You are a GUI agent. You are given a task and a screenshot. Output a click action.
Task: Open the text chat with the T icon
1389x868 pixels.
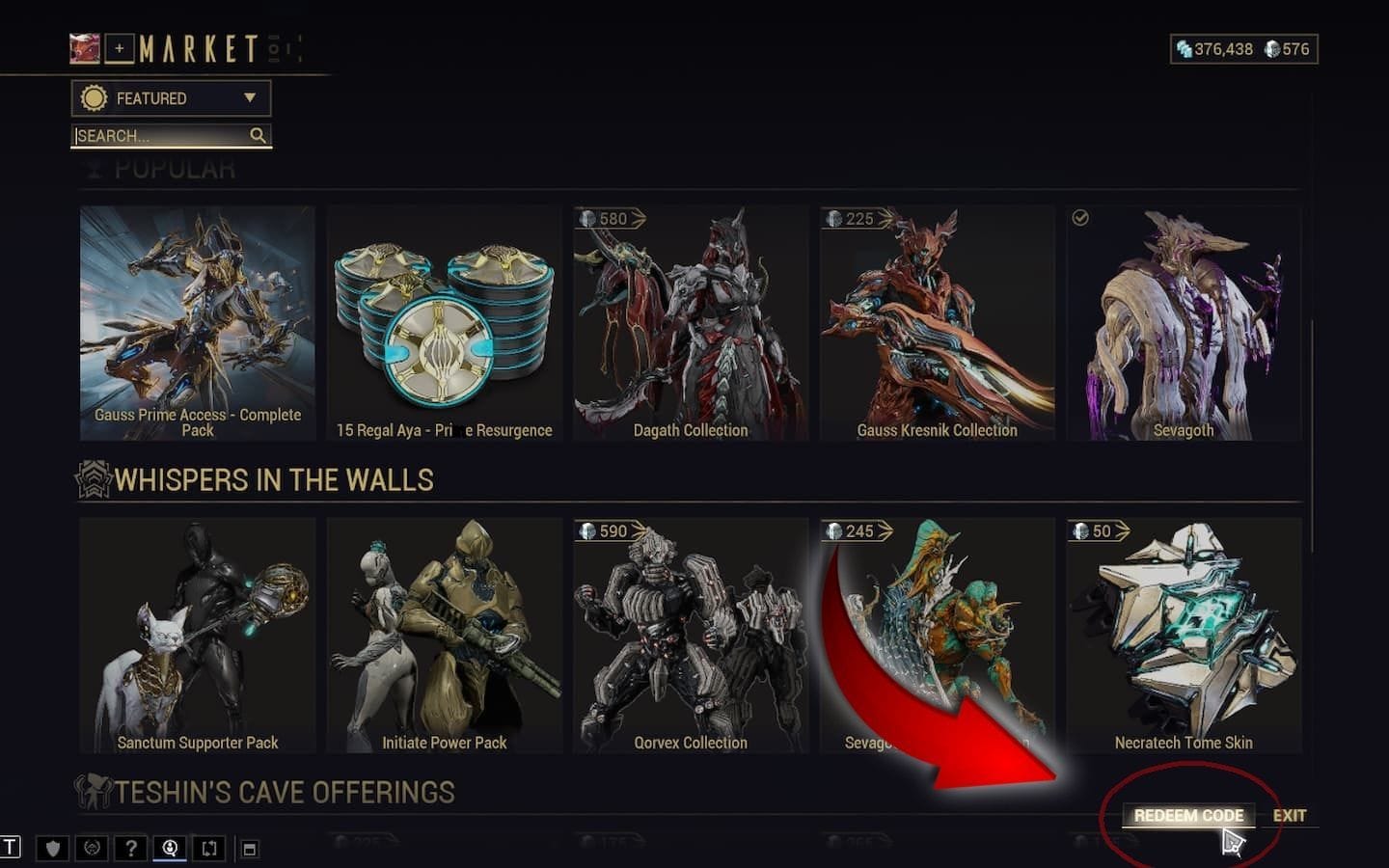click(10, 849)
